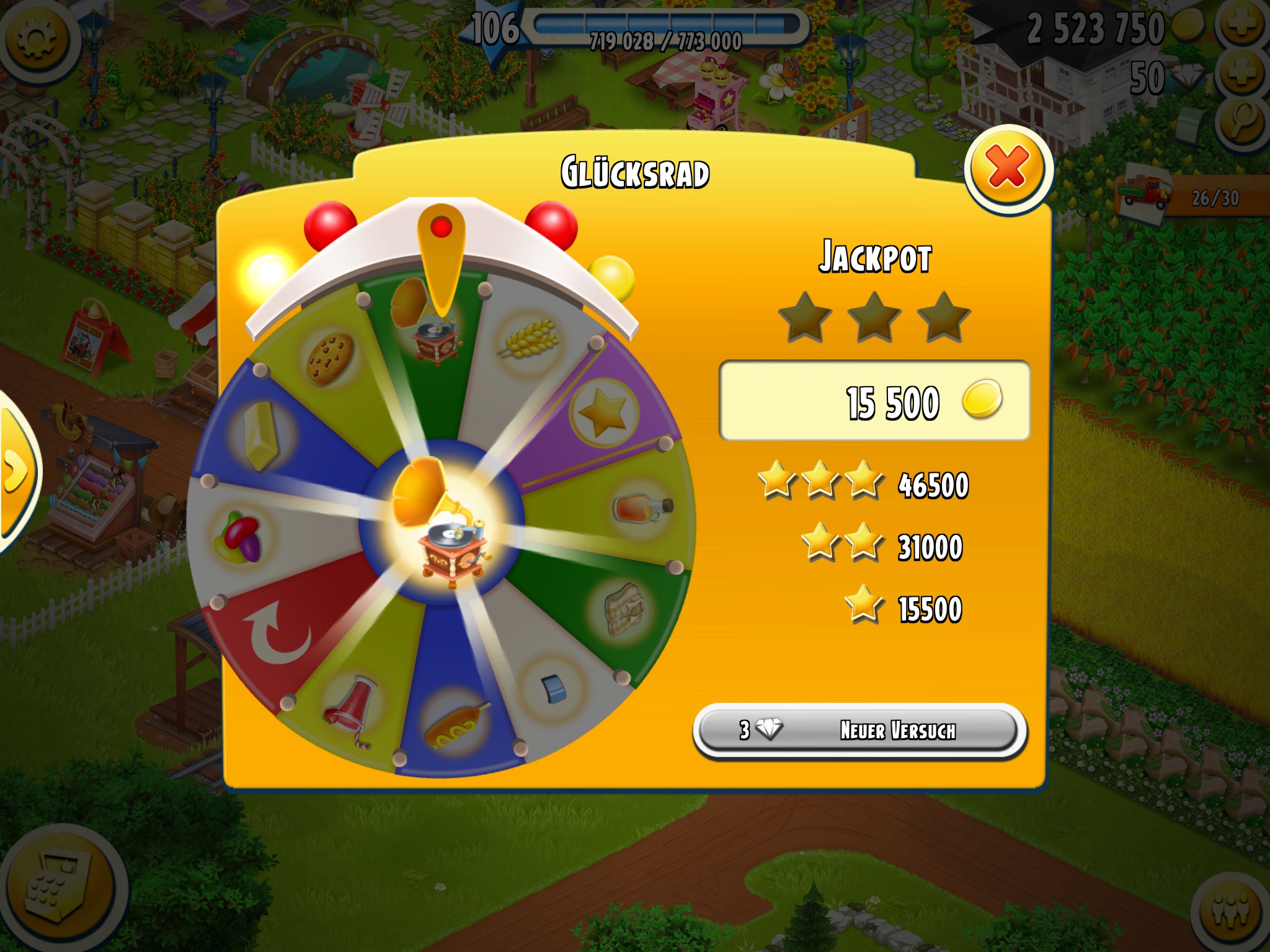
Task: Expand the yellow arrow side panel
Action: (x=15, y=472)
